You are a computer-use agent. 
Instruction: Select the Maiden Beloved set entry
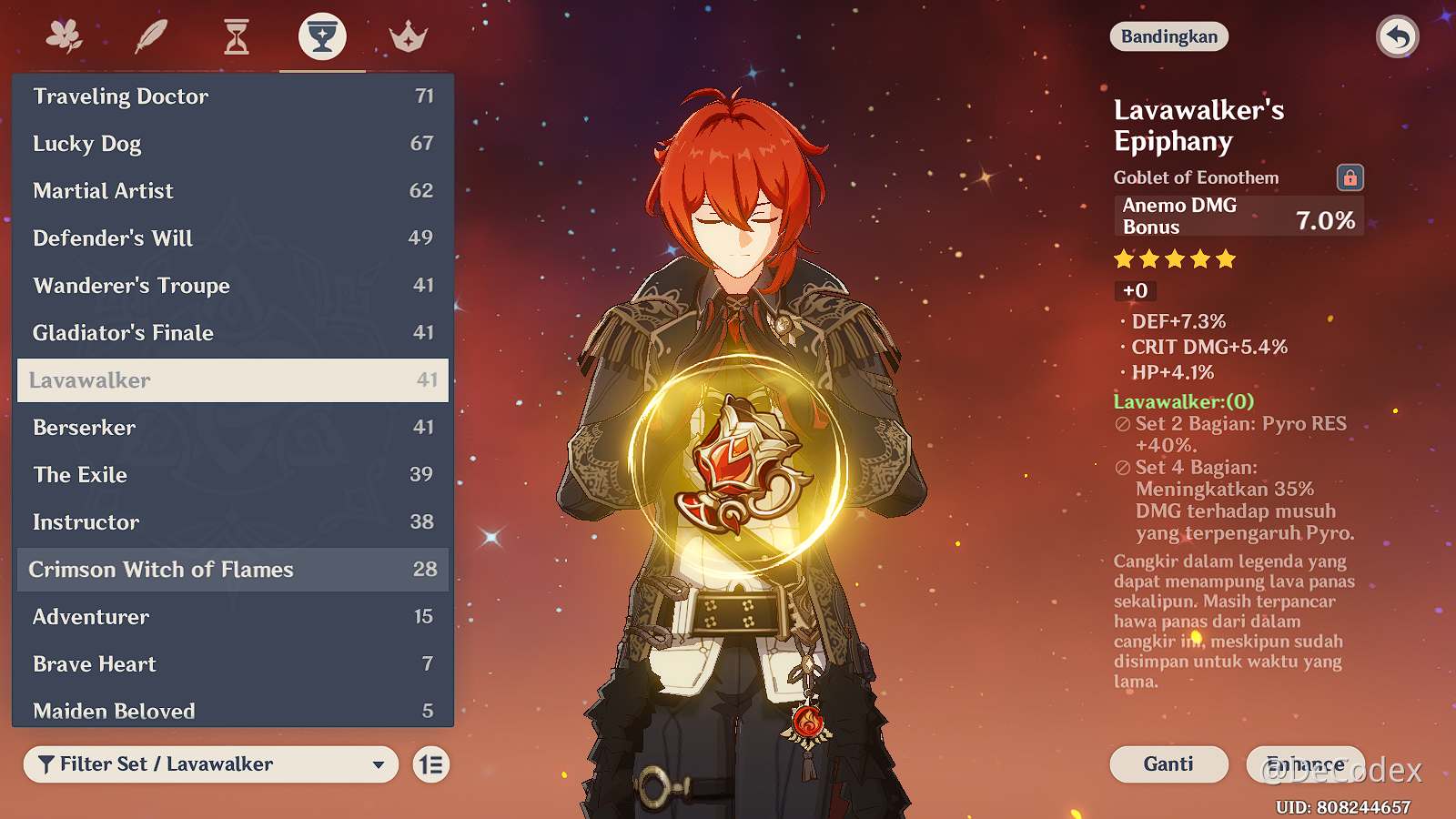[113, 712]
